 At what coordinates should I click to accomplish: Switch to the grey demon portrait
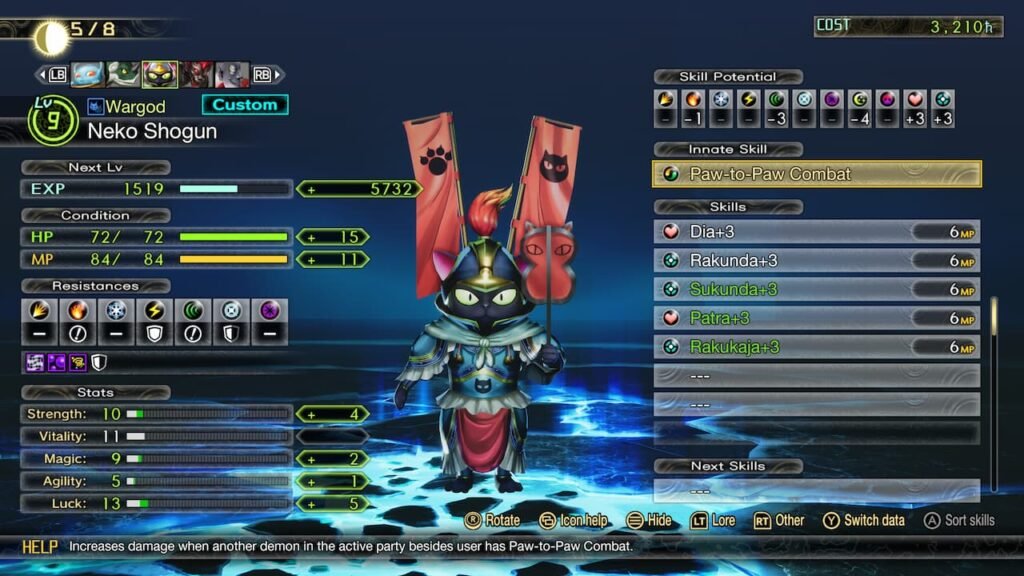point(232,75)
